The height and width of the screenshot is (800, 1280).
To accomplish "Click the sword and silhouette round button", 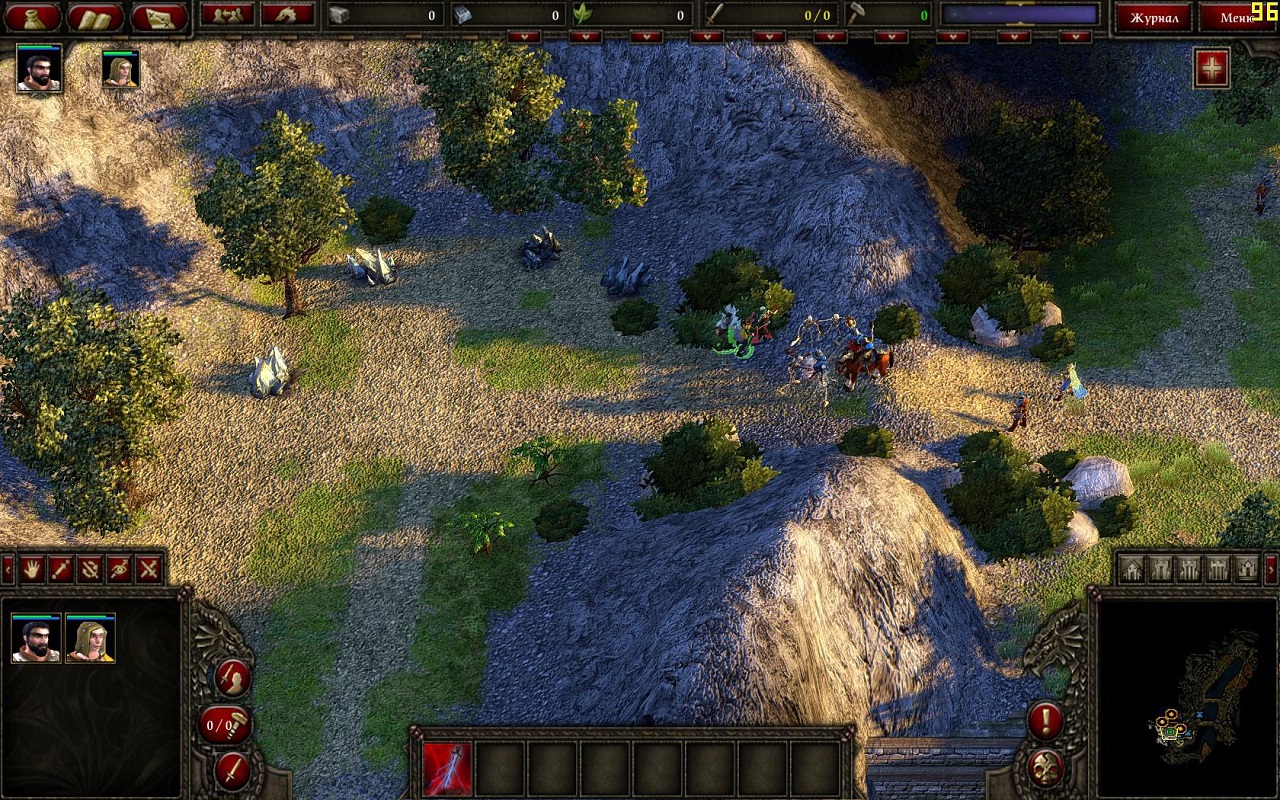I will pos(232,677).
